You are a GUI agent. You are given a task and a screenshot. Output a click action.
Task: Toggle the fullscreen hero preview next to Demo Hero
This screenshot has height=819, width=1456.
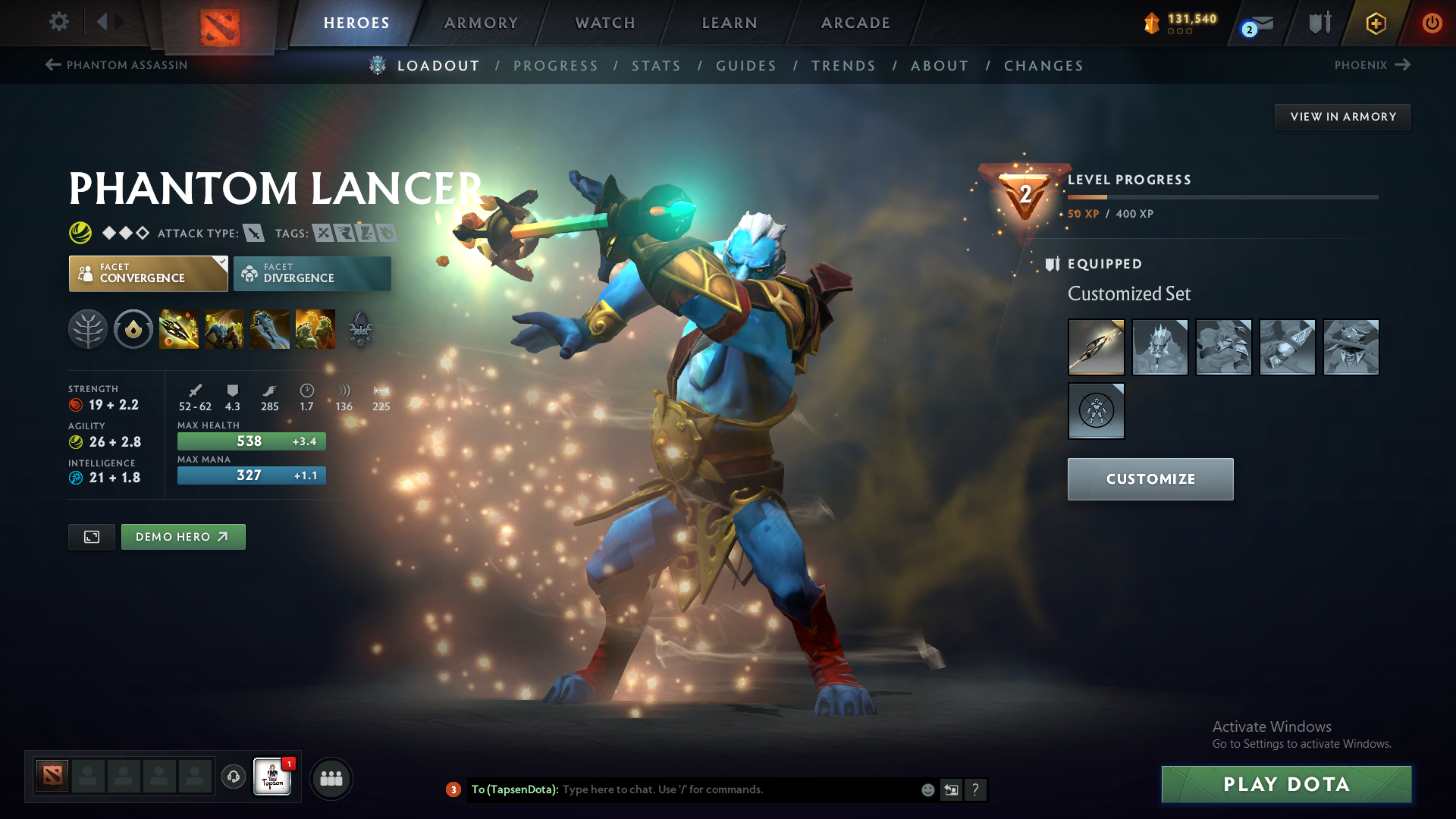91,536
